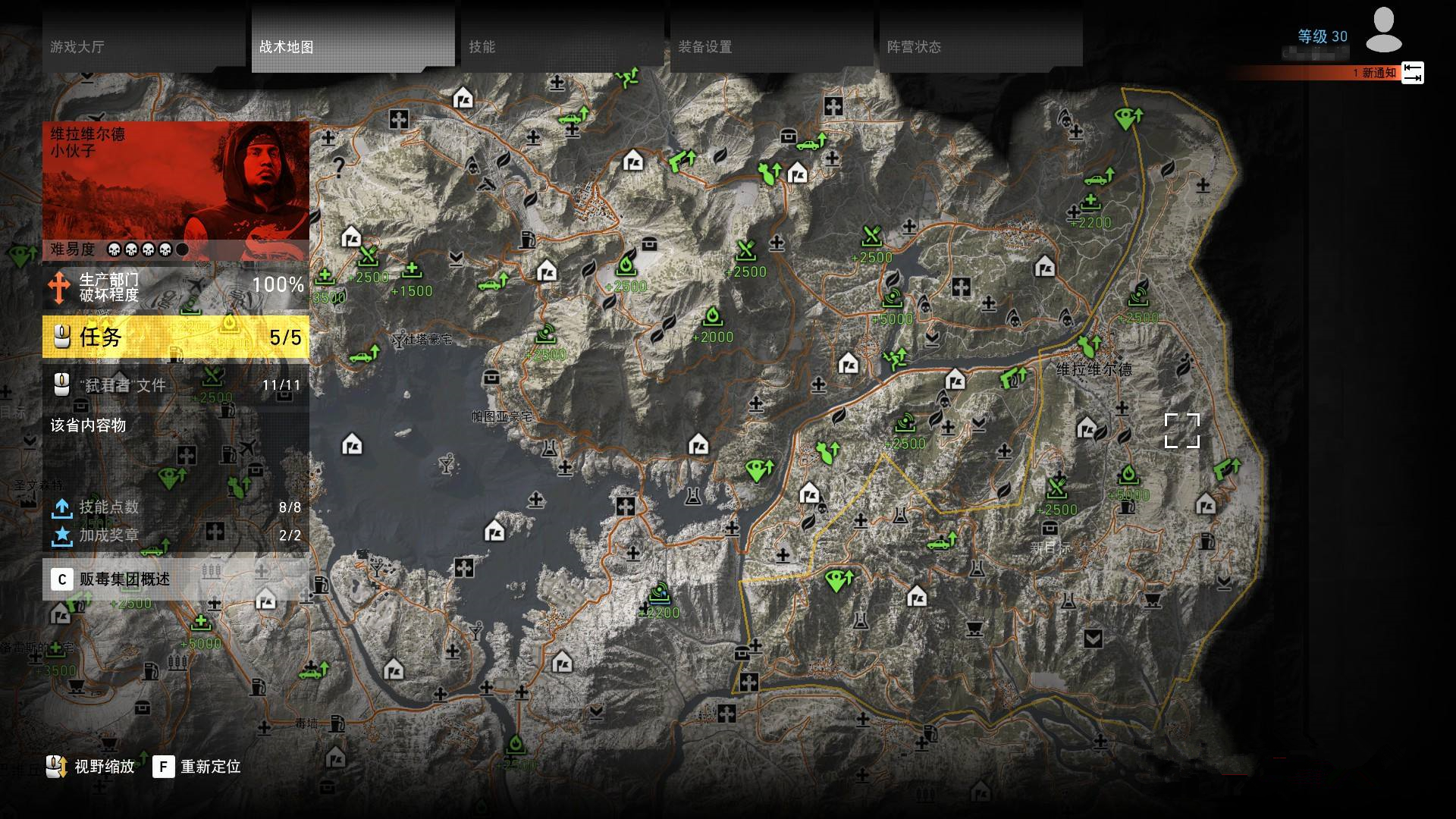Viewport: 1456px width, 819px height.
Task: Click the 生产部门 破坏程度 row
Action: (x=176, y=287)
